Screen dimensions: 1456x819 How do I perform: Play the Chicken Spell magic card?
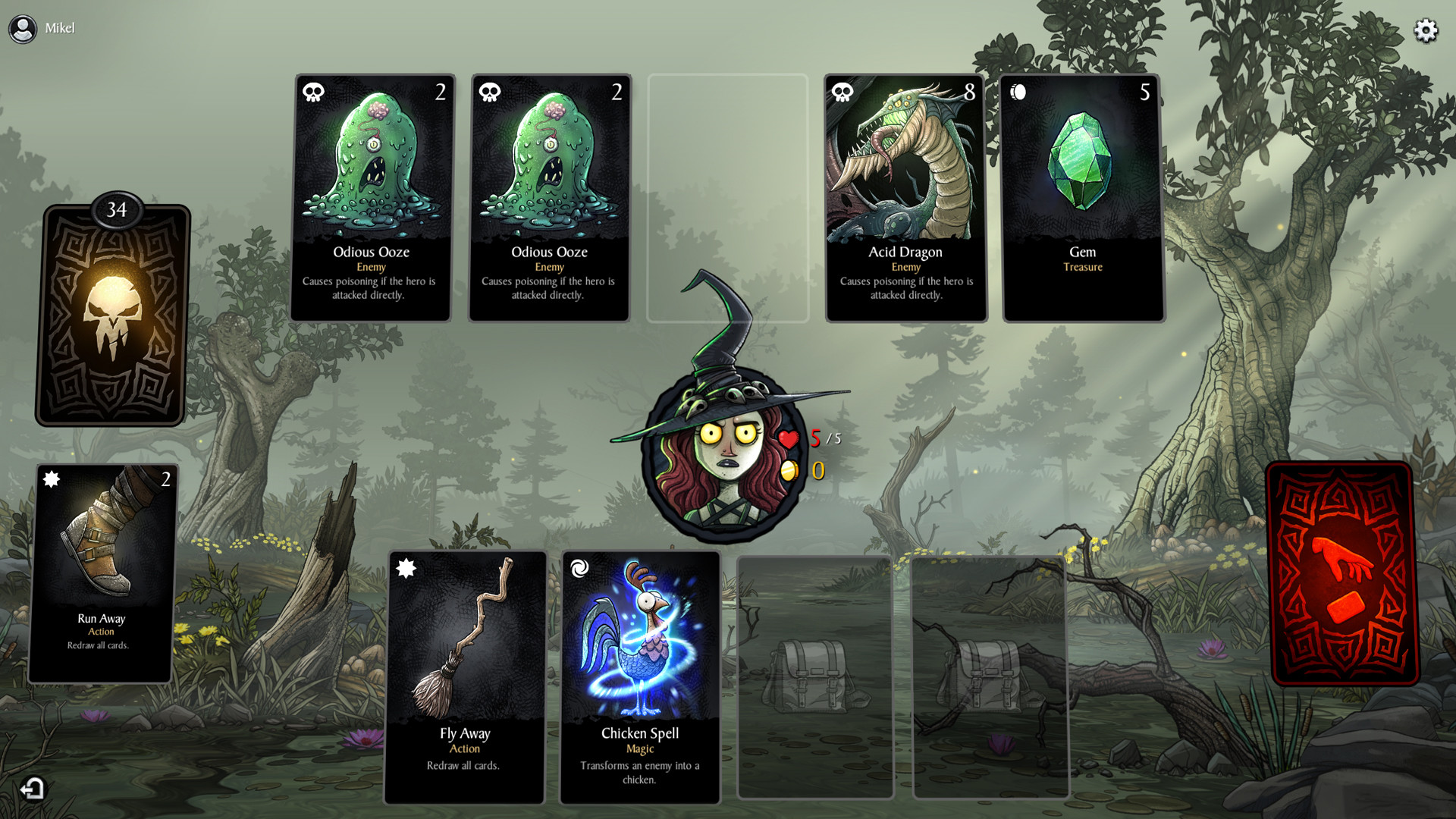640,676
